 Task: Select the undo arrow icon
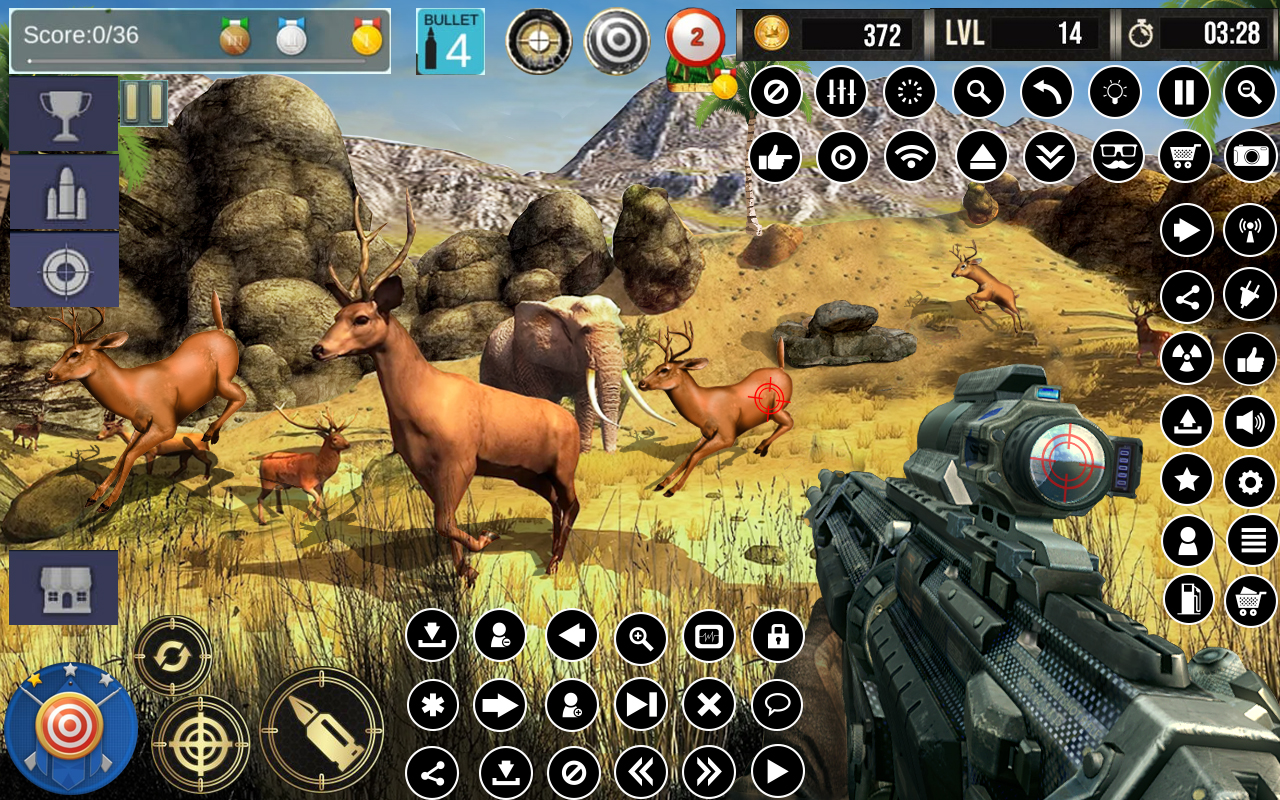[x=1046, y=93]
